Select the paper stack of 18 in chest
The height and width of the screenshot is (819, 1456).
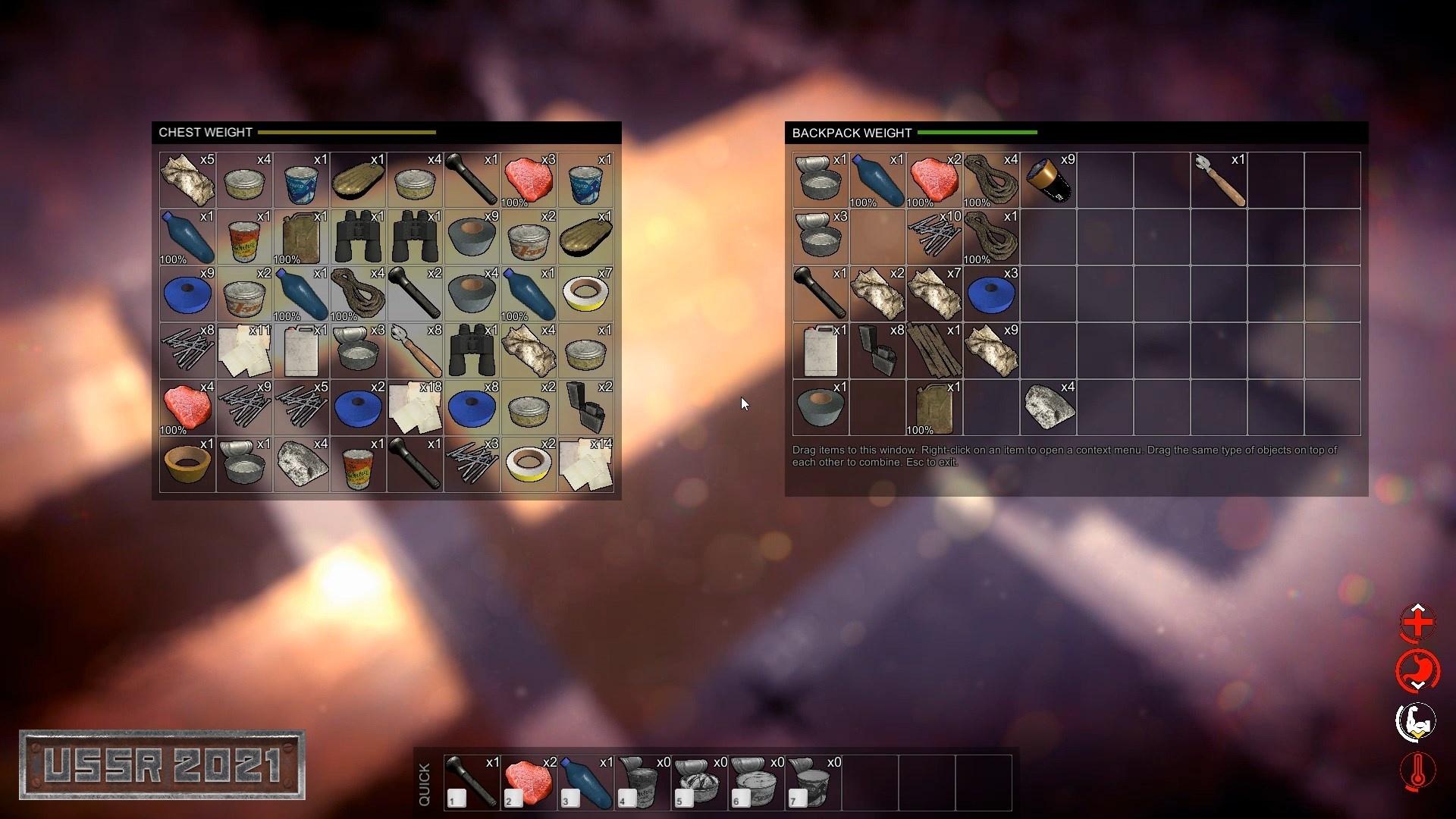[415, 408]
